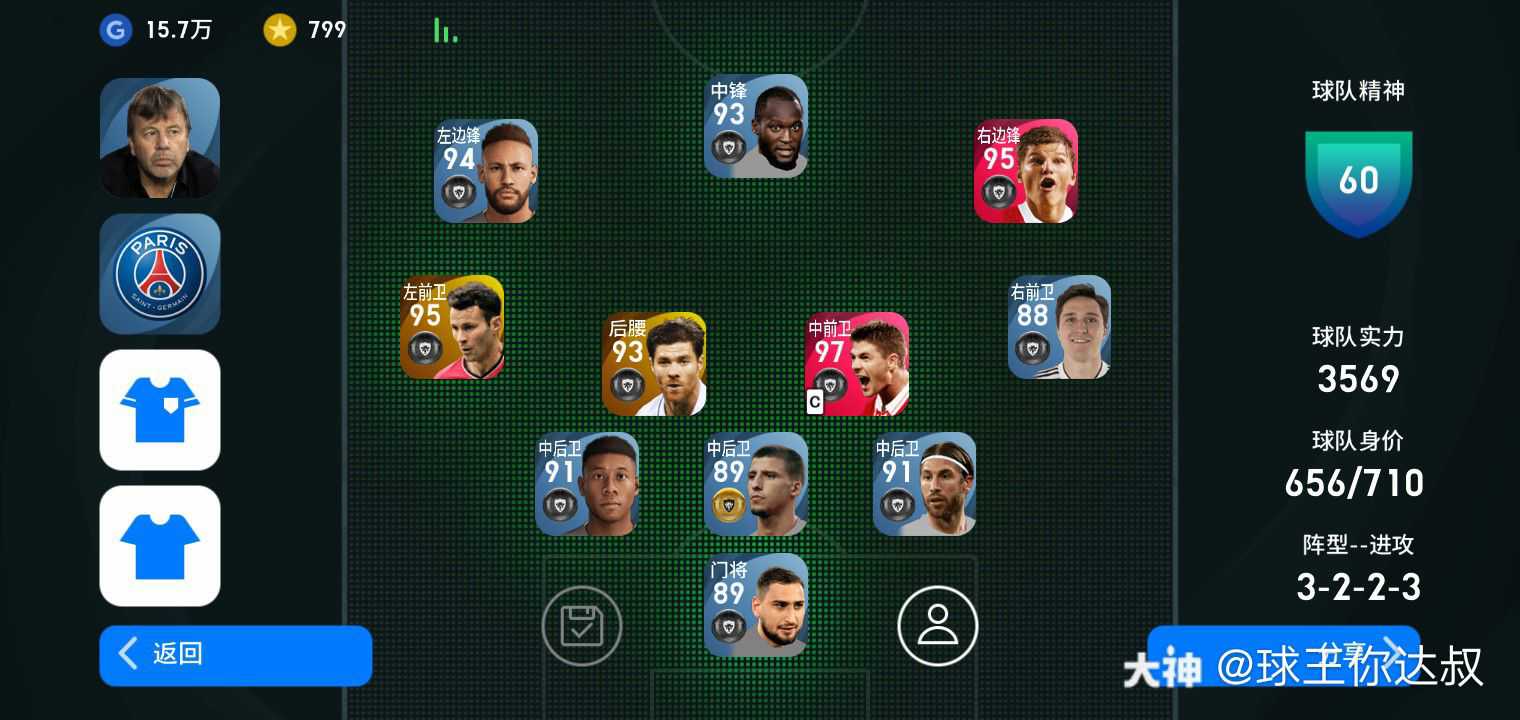Pick the 左前卫 left midfielder card
Screen dimensions: 1520x720
click(452, 327)
